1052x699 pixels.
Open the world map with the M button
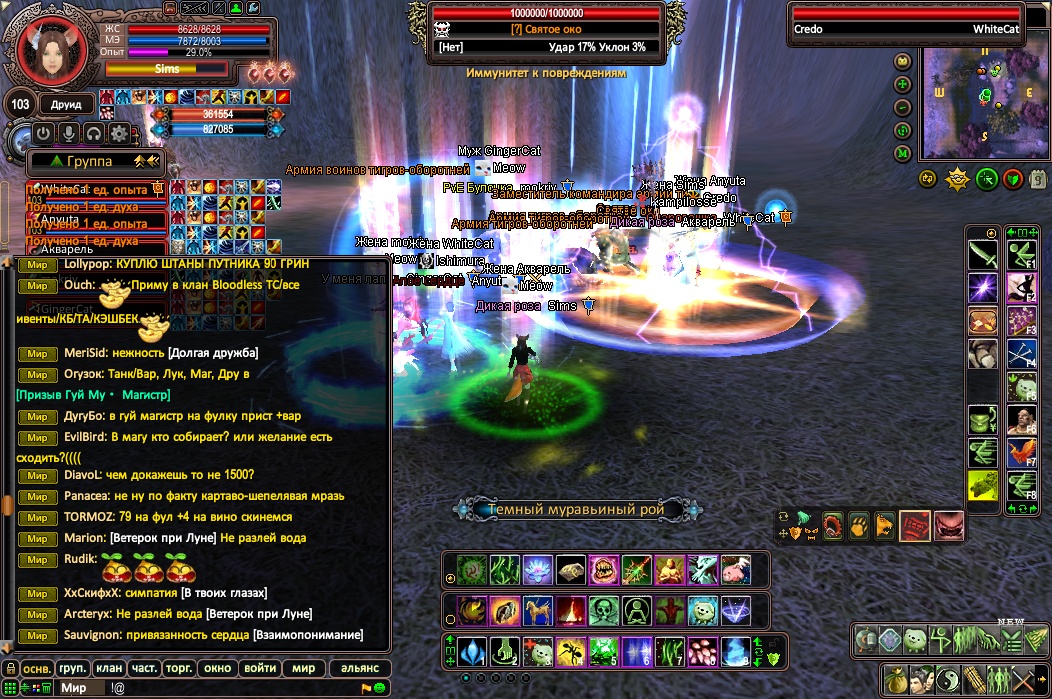(902, 153)
